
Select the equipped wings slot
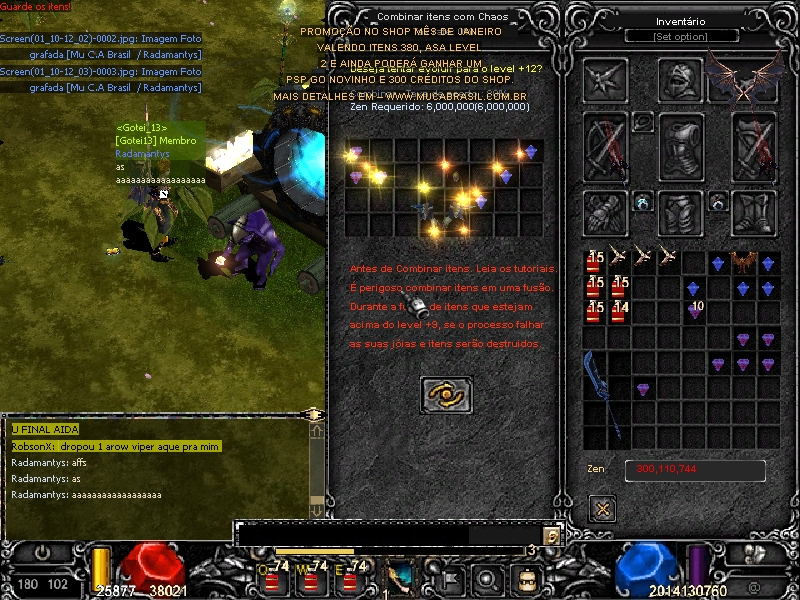744,80
